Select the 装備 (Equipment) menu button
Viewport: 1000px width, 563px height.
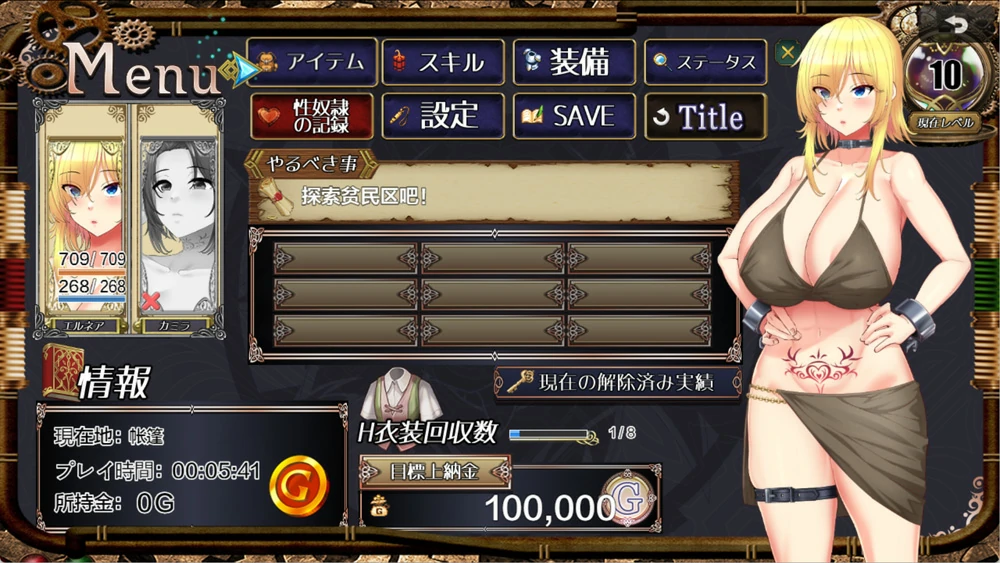click(x=574, y=62)
